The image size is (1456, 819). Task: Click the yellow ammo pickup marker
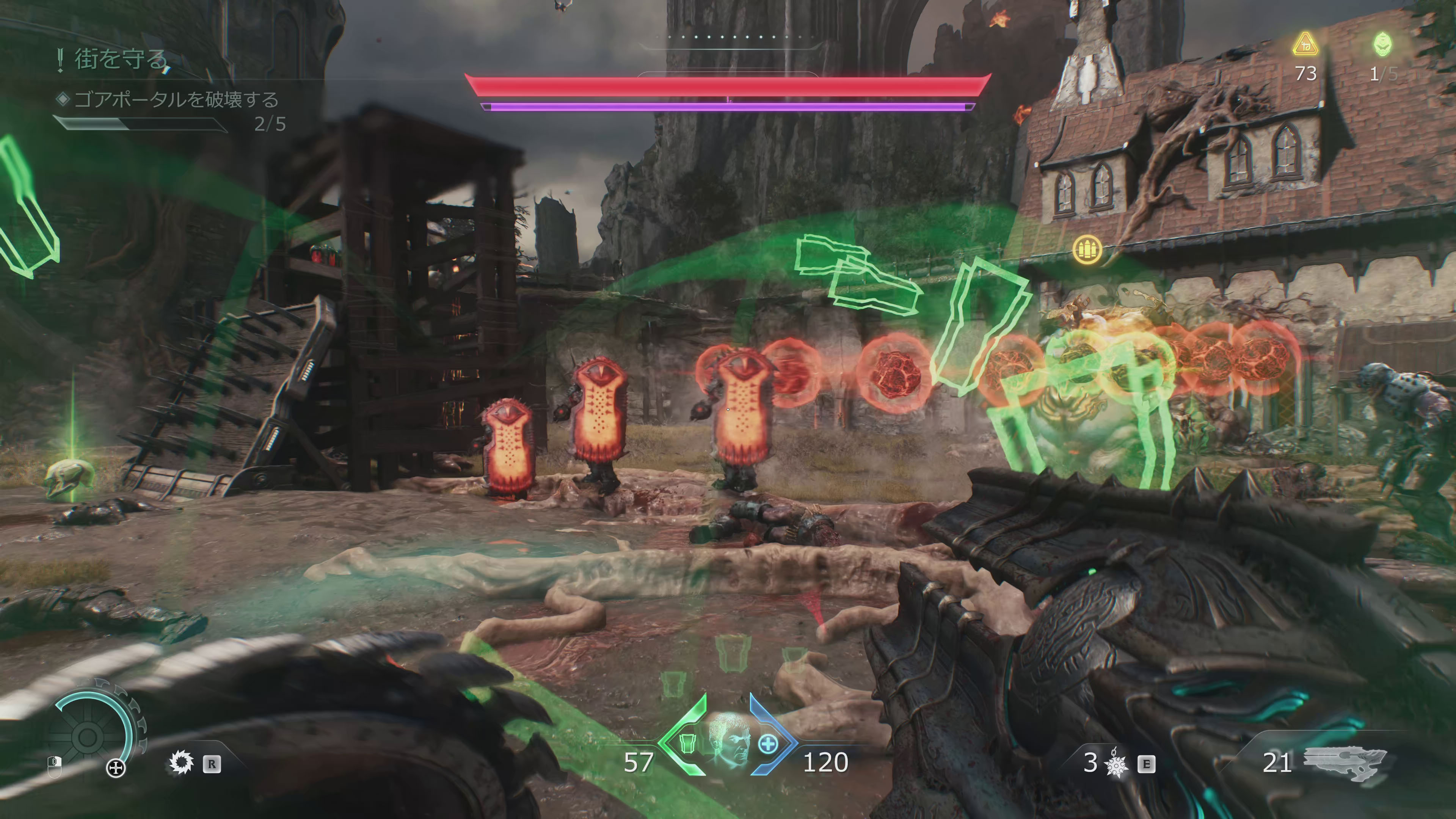click(x=1087, y=249)
